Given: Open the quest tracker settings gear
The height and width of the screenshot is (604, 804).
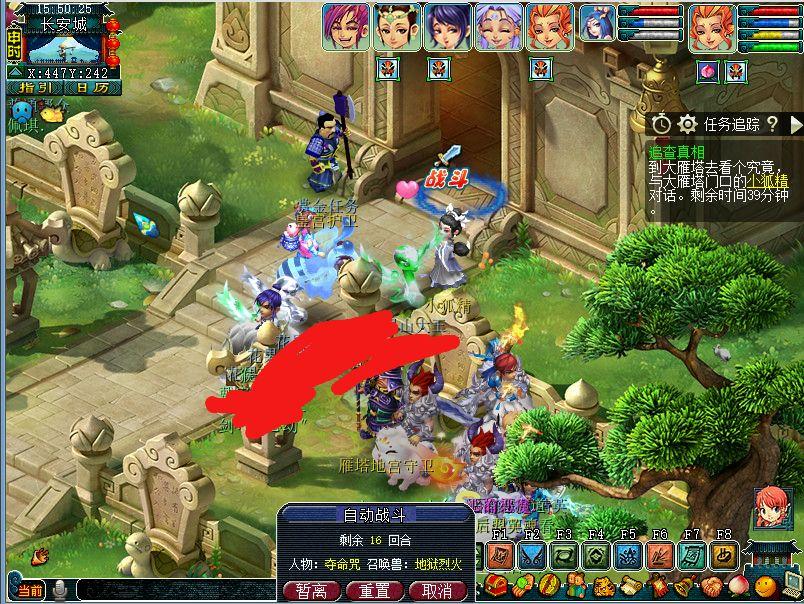Looking at the screenshot, I should click(687, 124).
